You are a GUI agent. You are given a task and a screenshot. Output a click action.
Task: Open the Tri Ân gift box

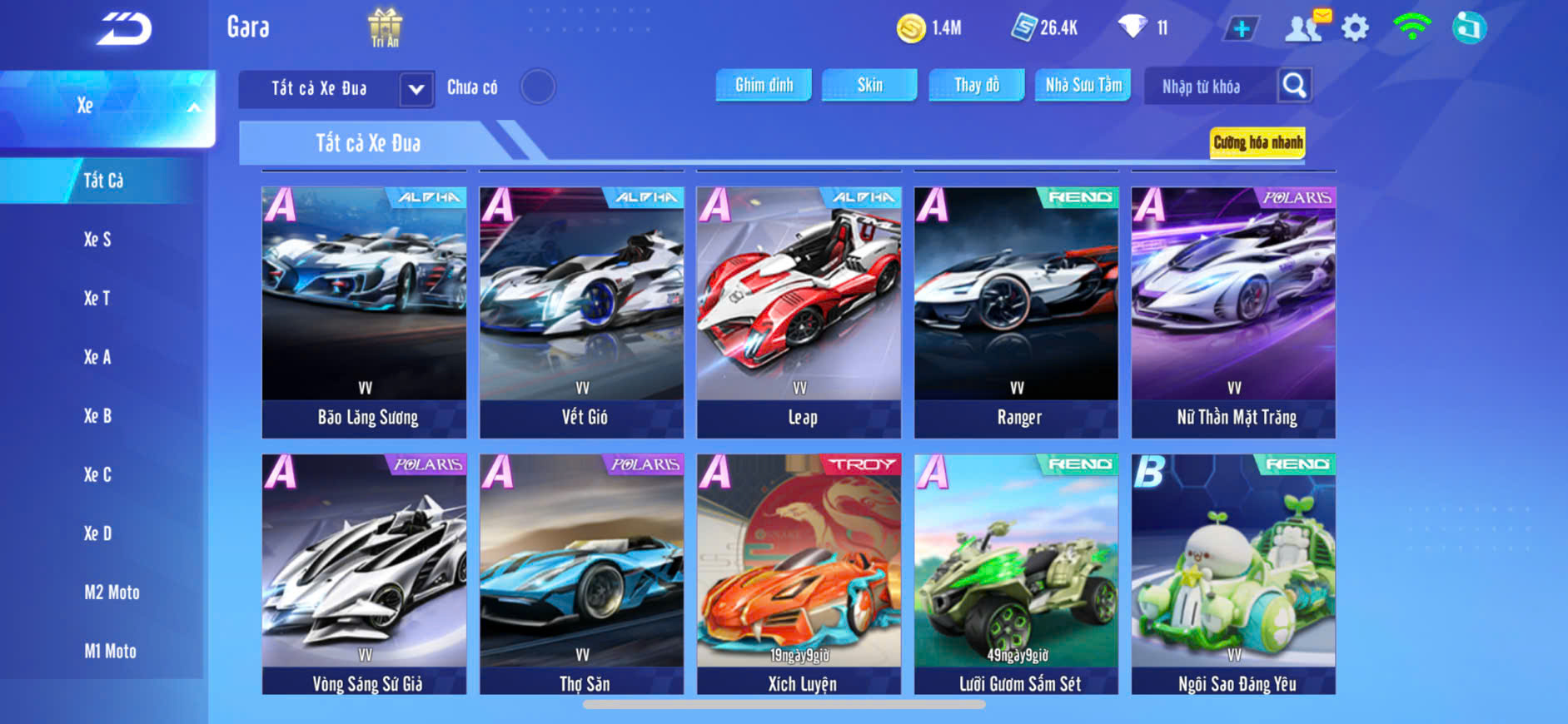tap(385, 27)
